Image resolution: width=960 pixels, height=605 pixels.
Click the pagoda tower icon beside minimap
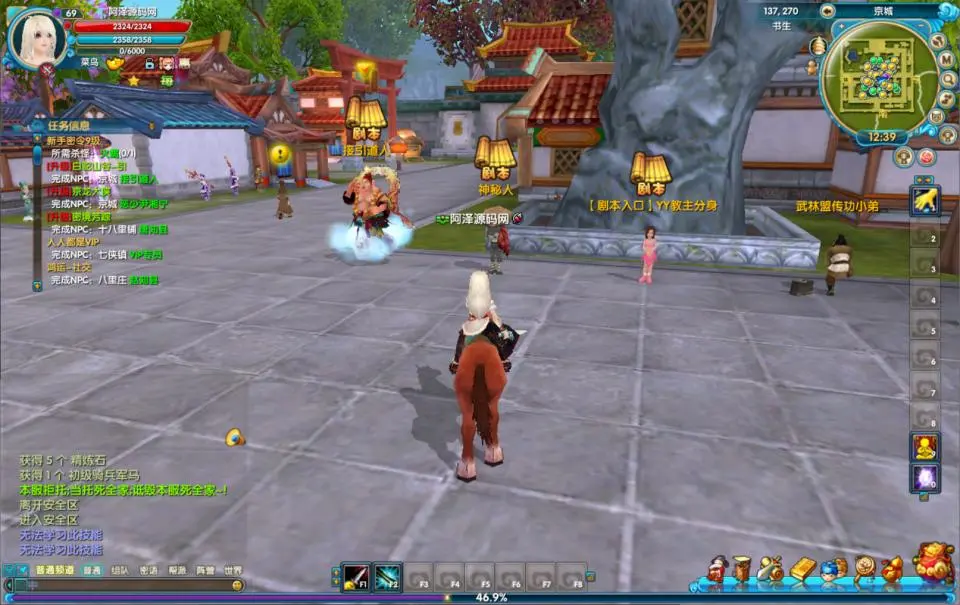coord(817,46)
